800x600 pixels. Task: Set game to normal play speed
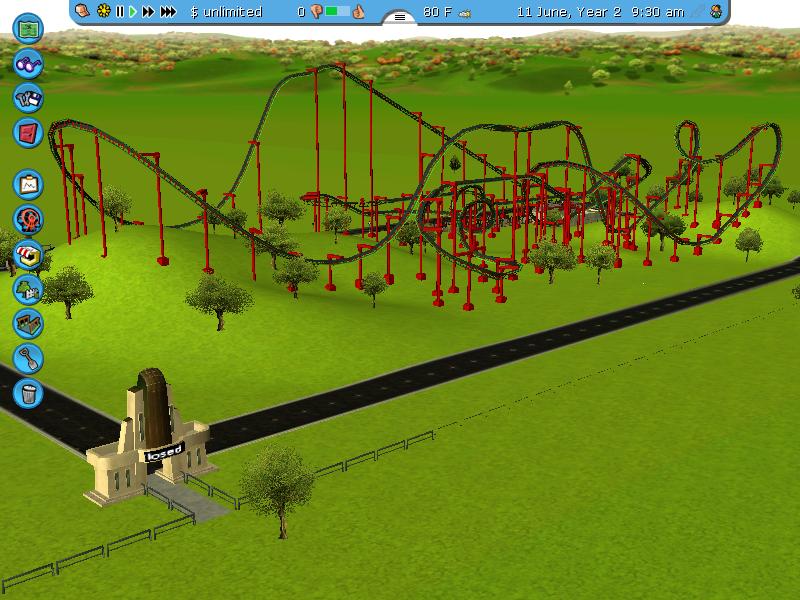tap(133, 12)
